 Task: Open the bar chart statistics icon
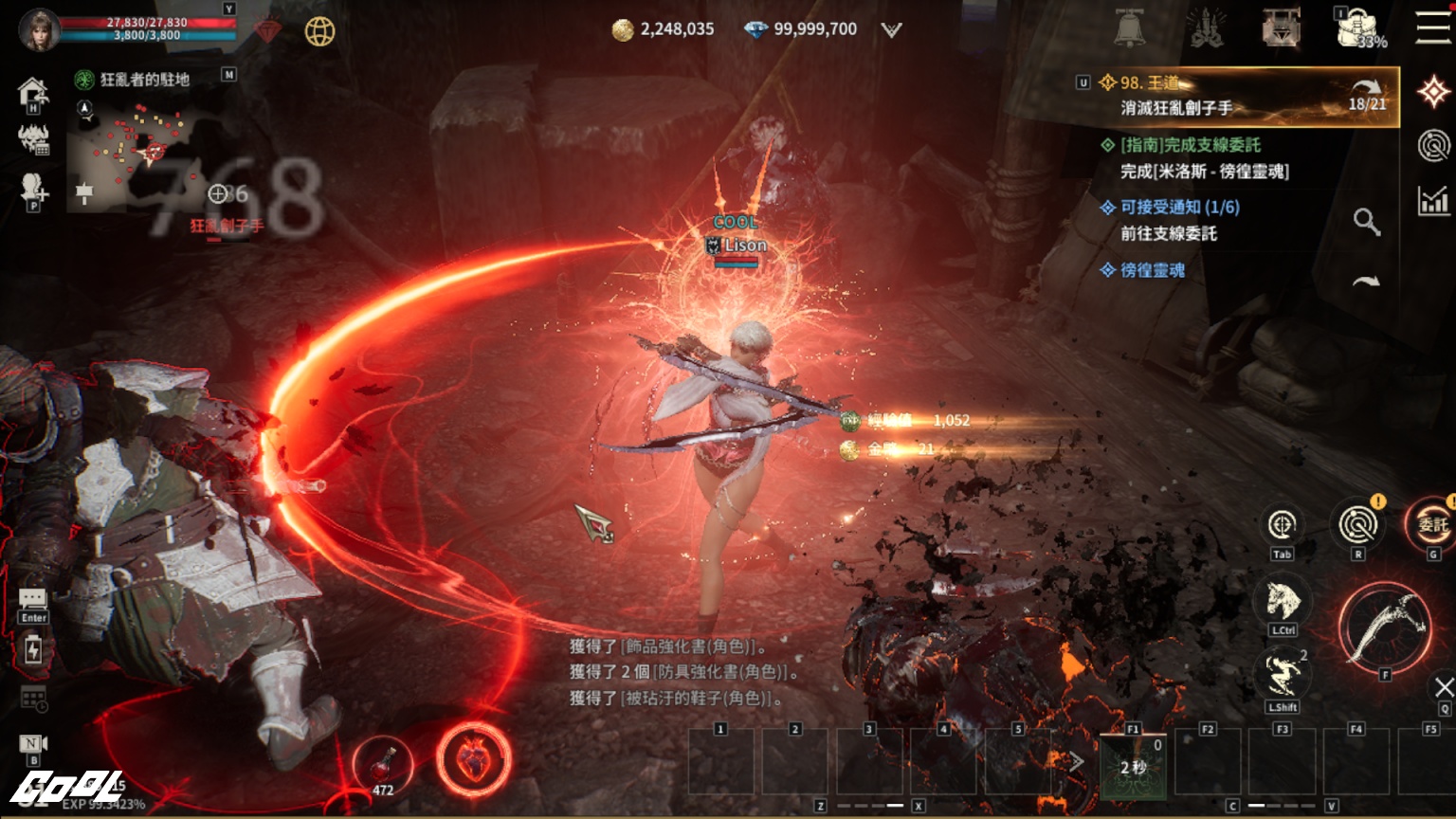coord(1433,200)
